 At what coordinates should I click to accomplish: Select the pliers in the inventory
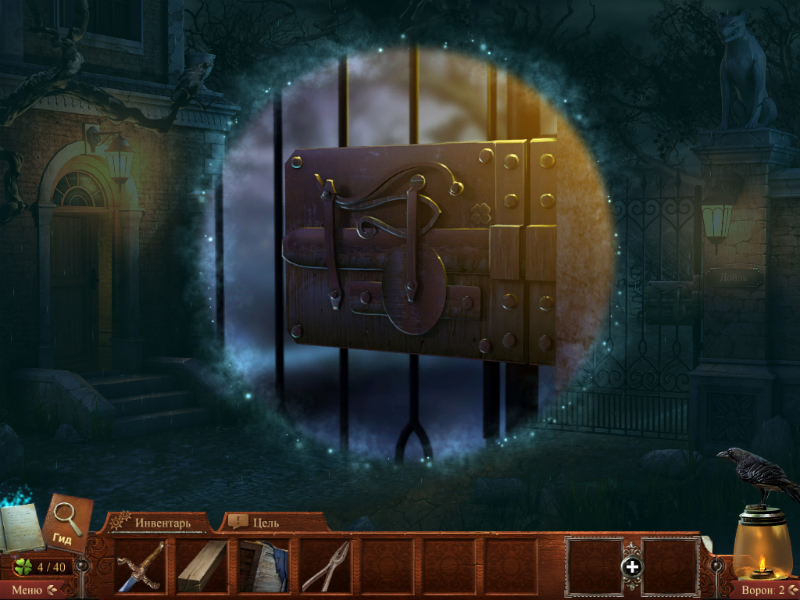(x=326, y=567)
